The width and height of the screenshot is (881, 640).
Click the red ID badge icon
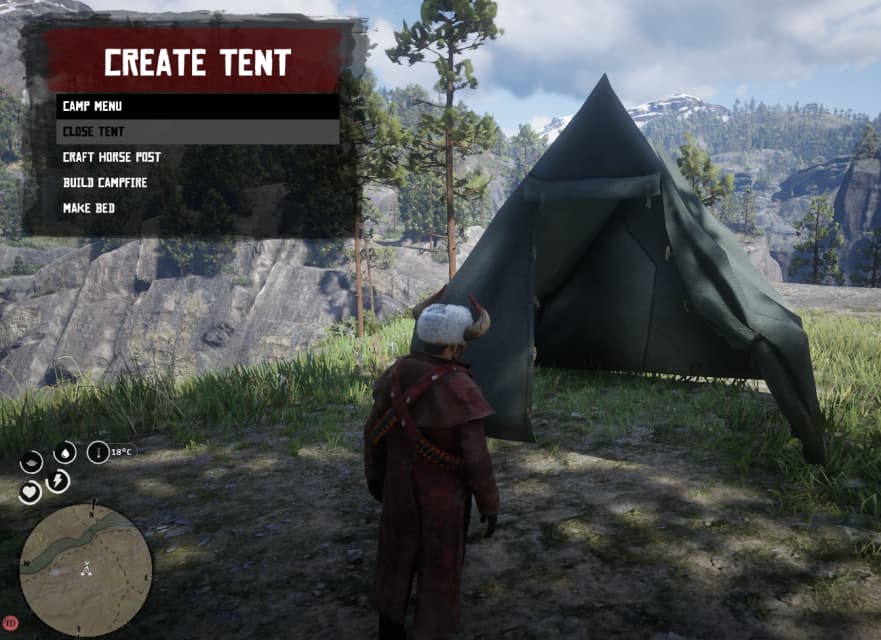pos(11,622)
